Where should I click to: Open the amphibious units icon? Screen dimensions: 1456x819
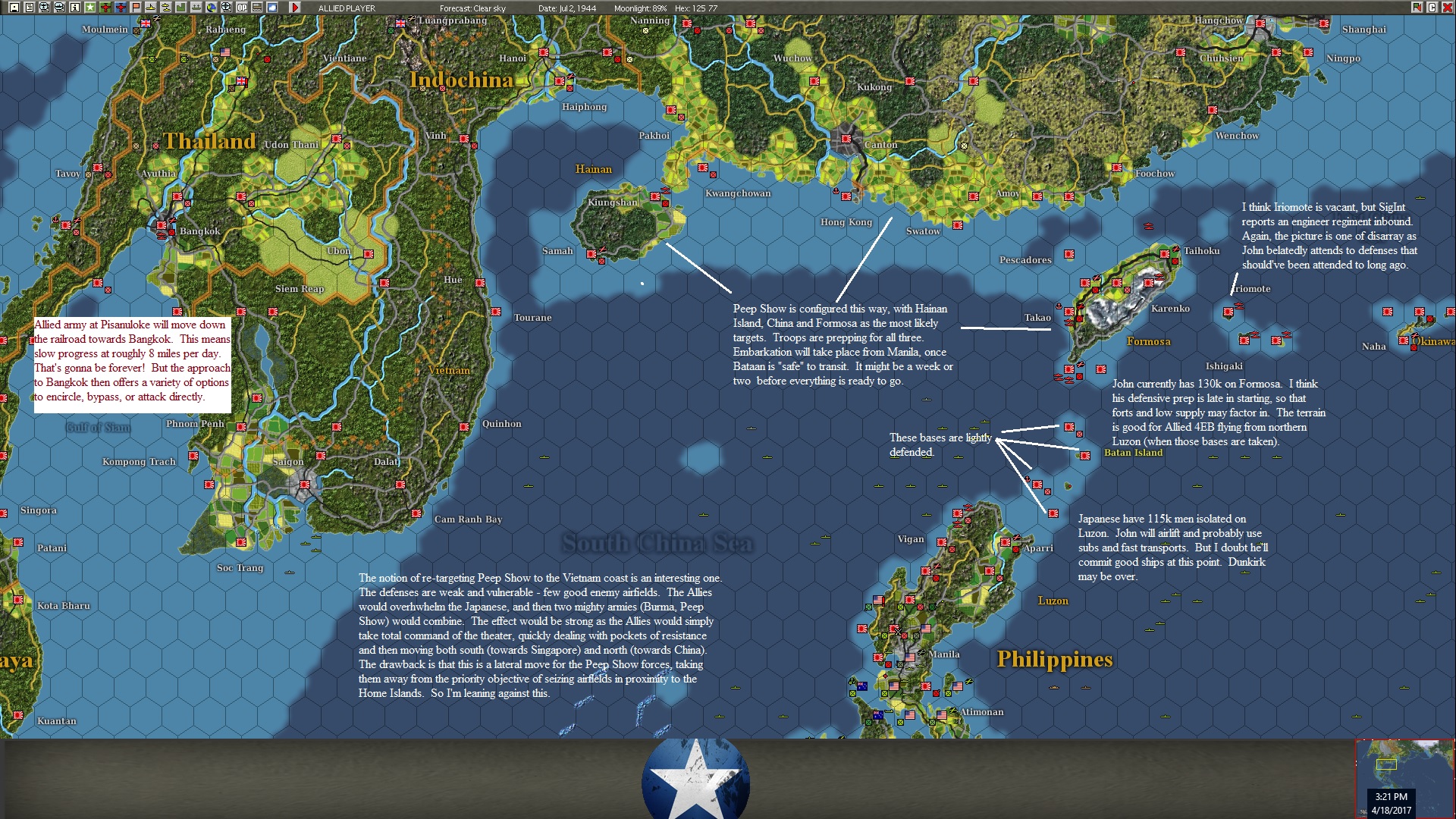pos(166,8)
